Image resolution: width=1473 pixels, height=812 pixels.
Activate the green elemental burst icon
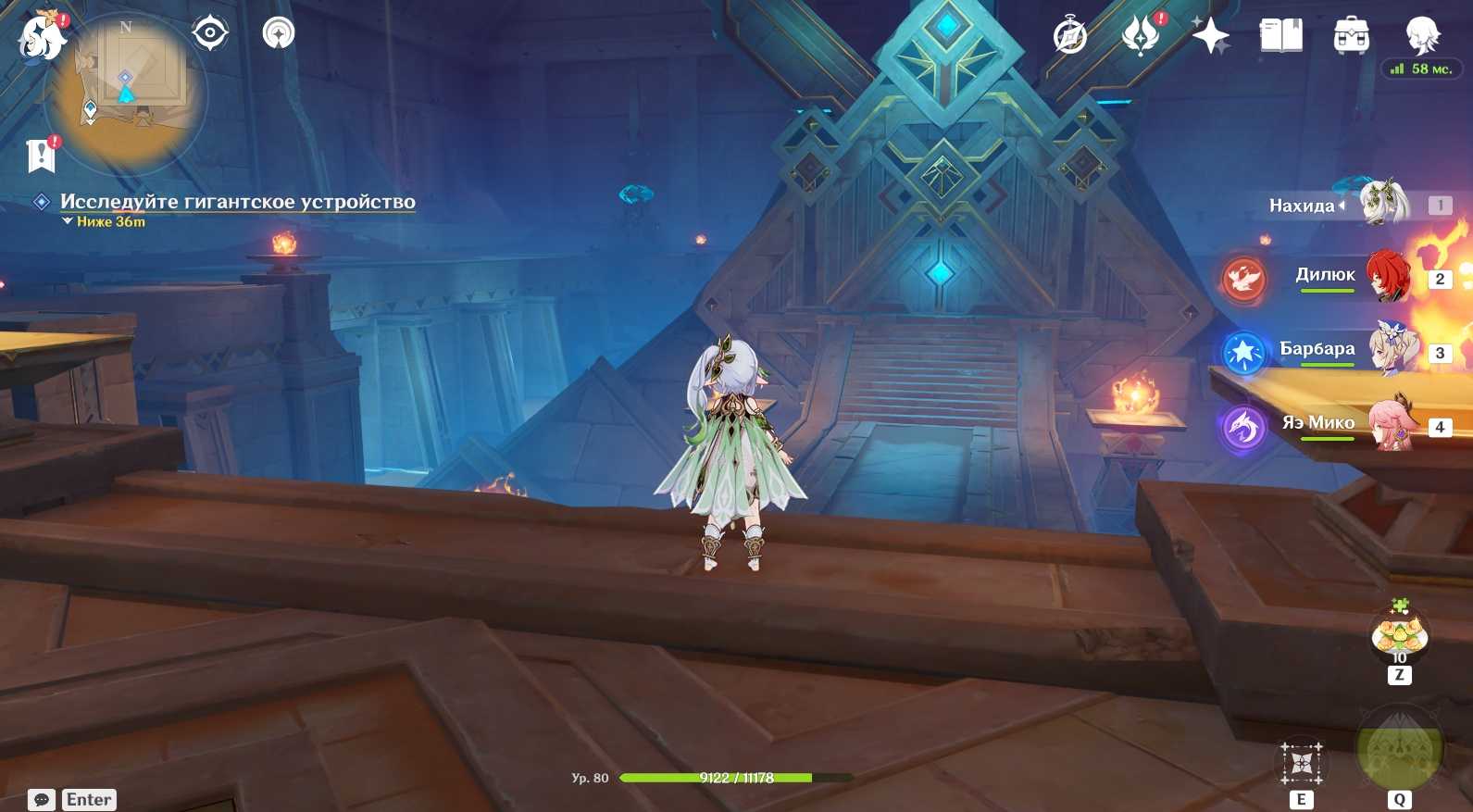(x=1399, y=751)
